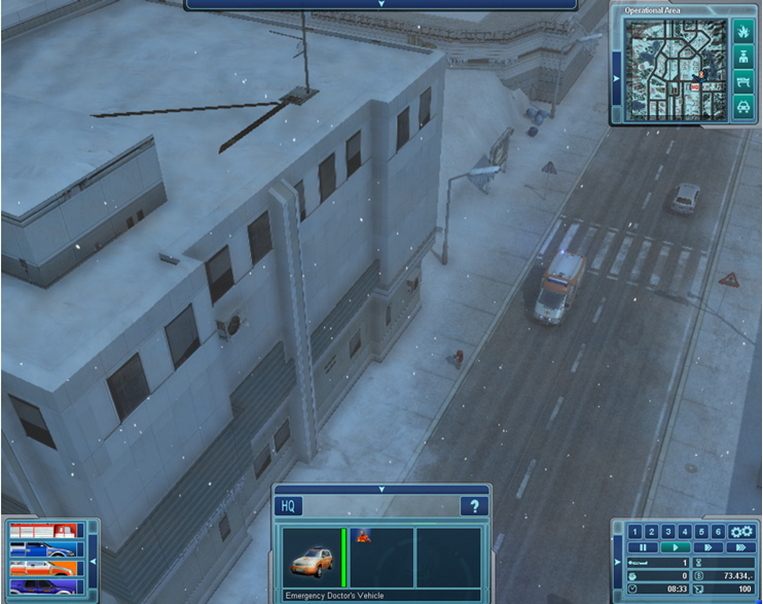Set game speed to normal play

pyautogui.click(x=677, y=548)
